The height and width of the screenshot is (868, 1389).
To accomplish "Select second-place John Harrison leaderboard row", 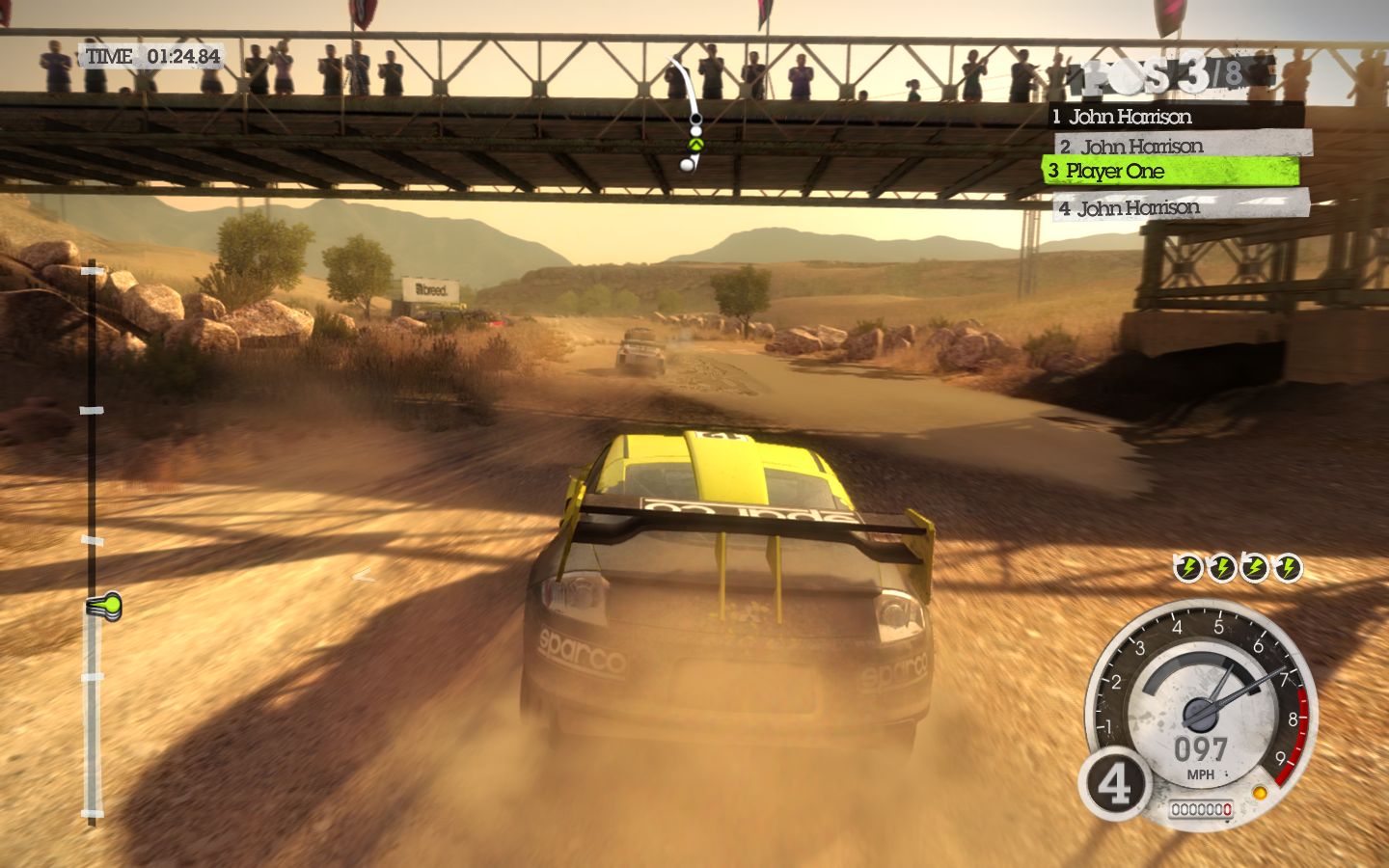I will coord(1183,146).
